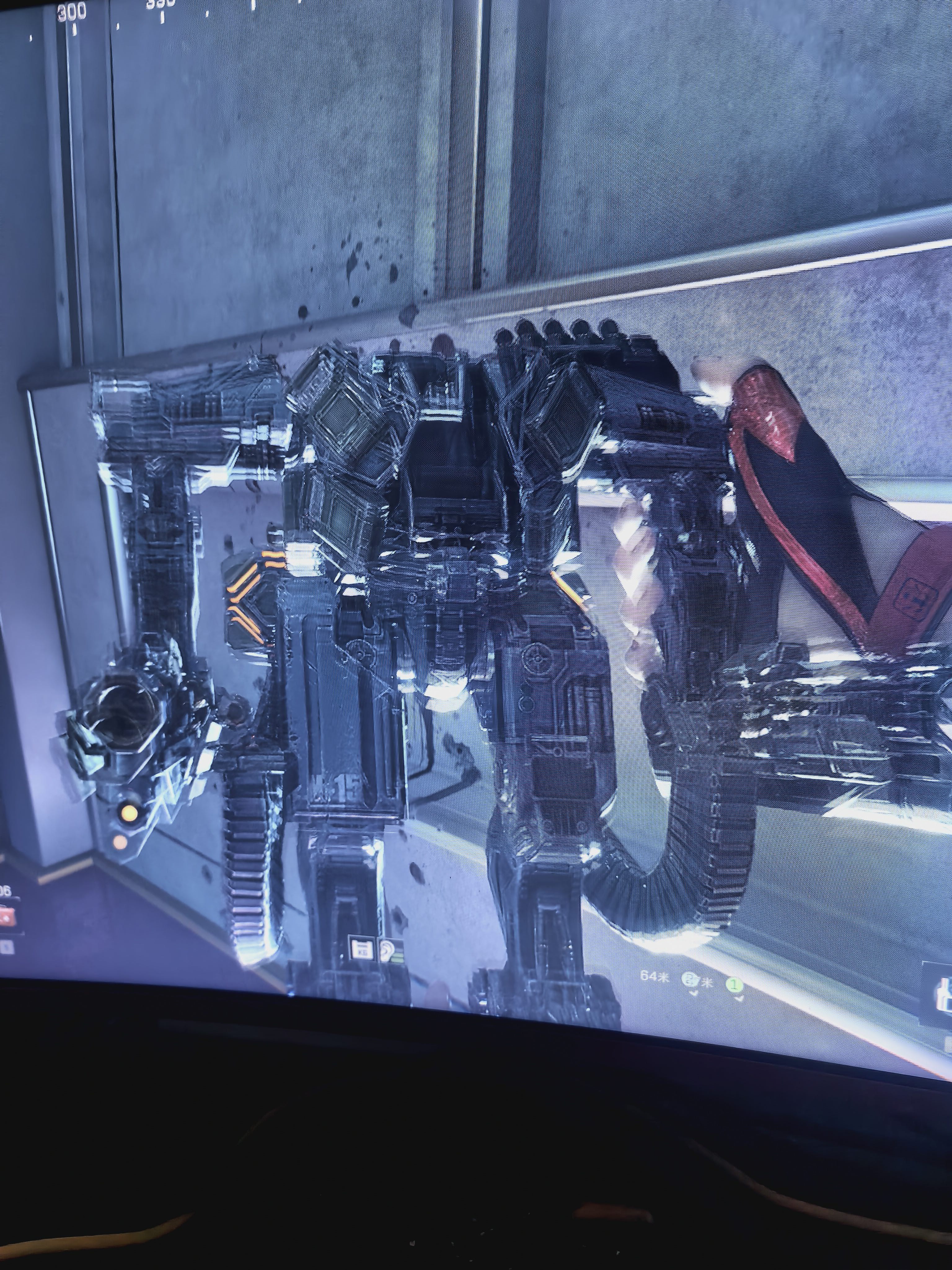Select the green squad member 1 marker
The height and width of the screenshot is (1270, 952).
click(734, 985)
